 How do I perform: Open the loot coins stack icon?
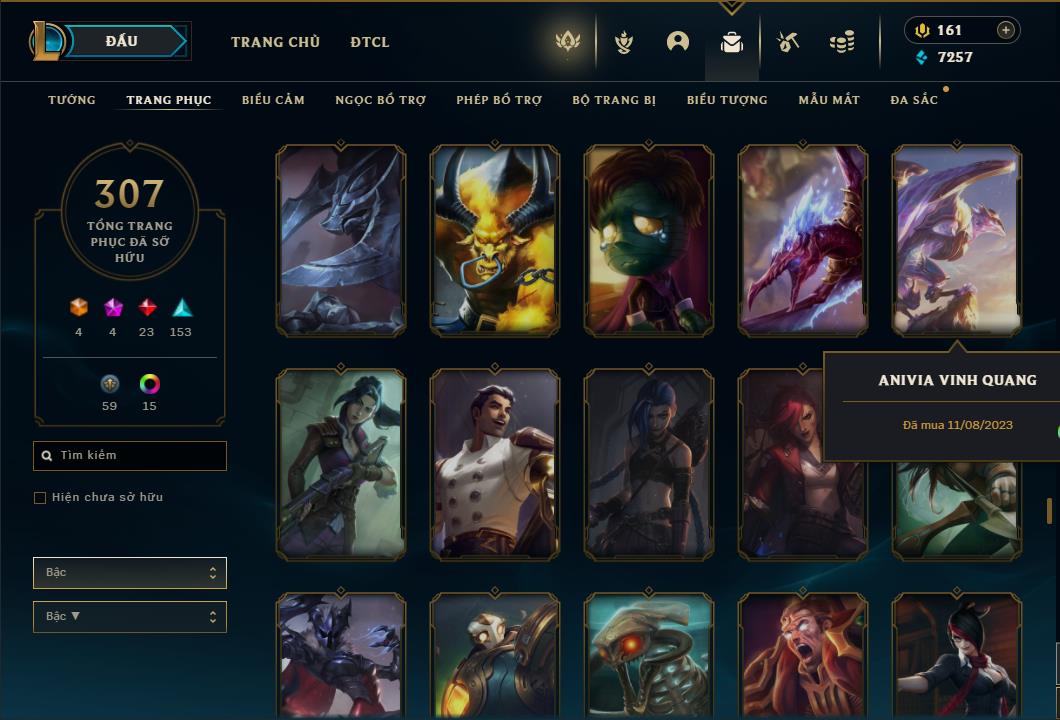[842, 42]
